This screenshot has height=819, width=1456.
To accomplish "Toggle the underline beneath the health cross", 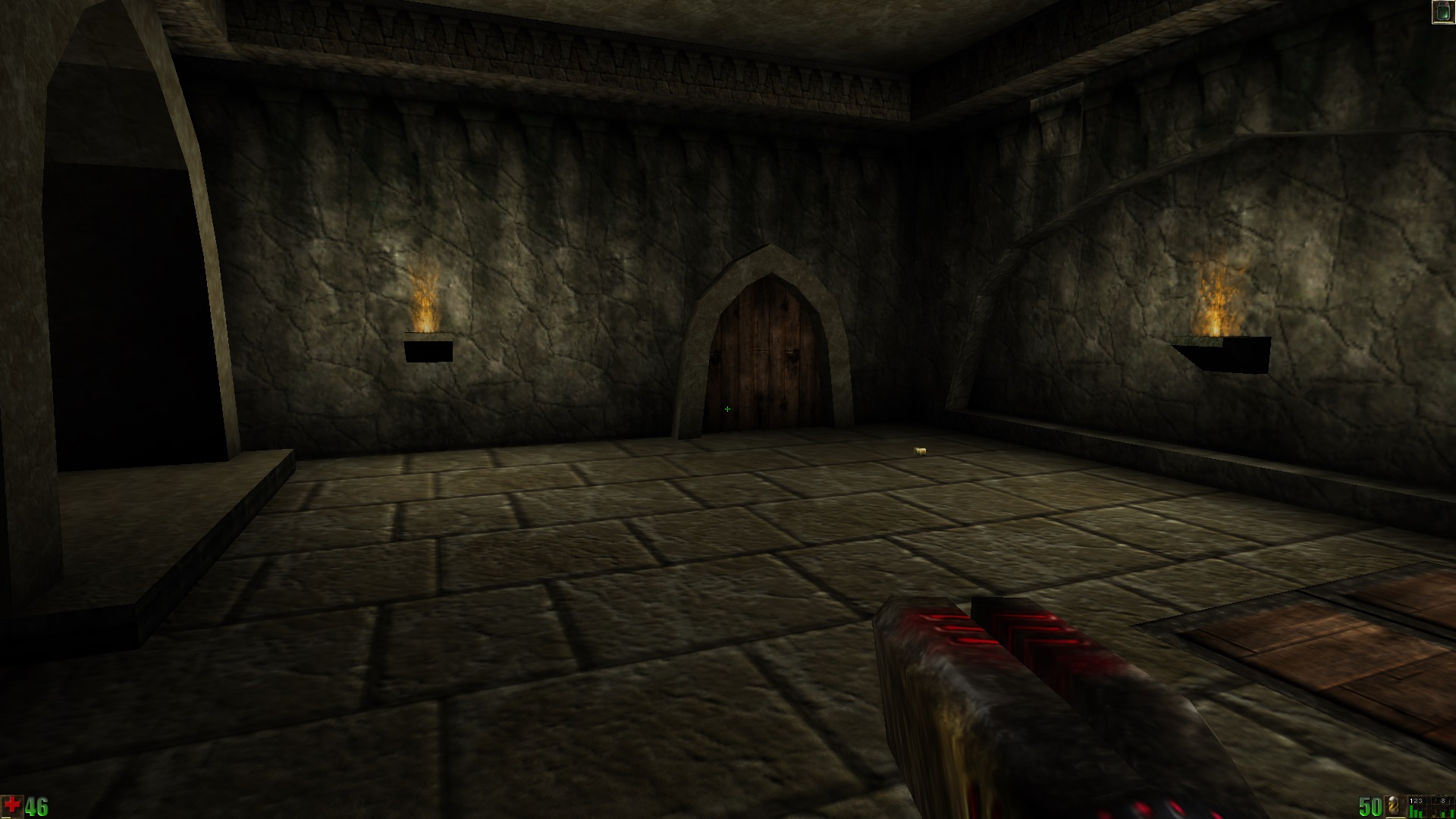I will pyautogui.click(x=6, y=817).
